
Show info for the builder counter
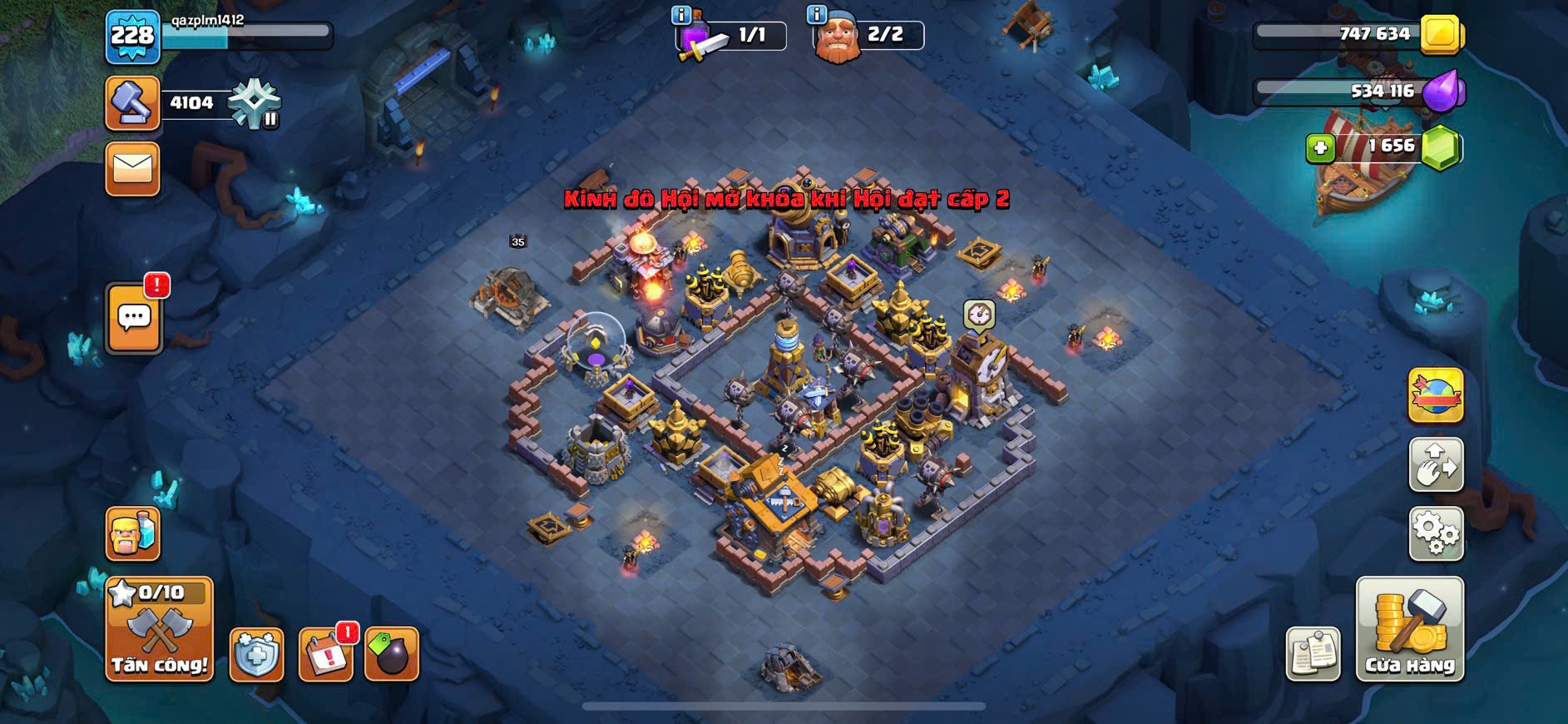point(817,15)
